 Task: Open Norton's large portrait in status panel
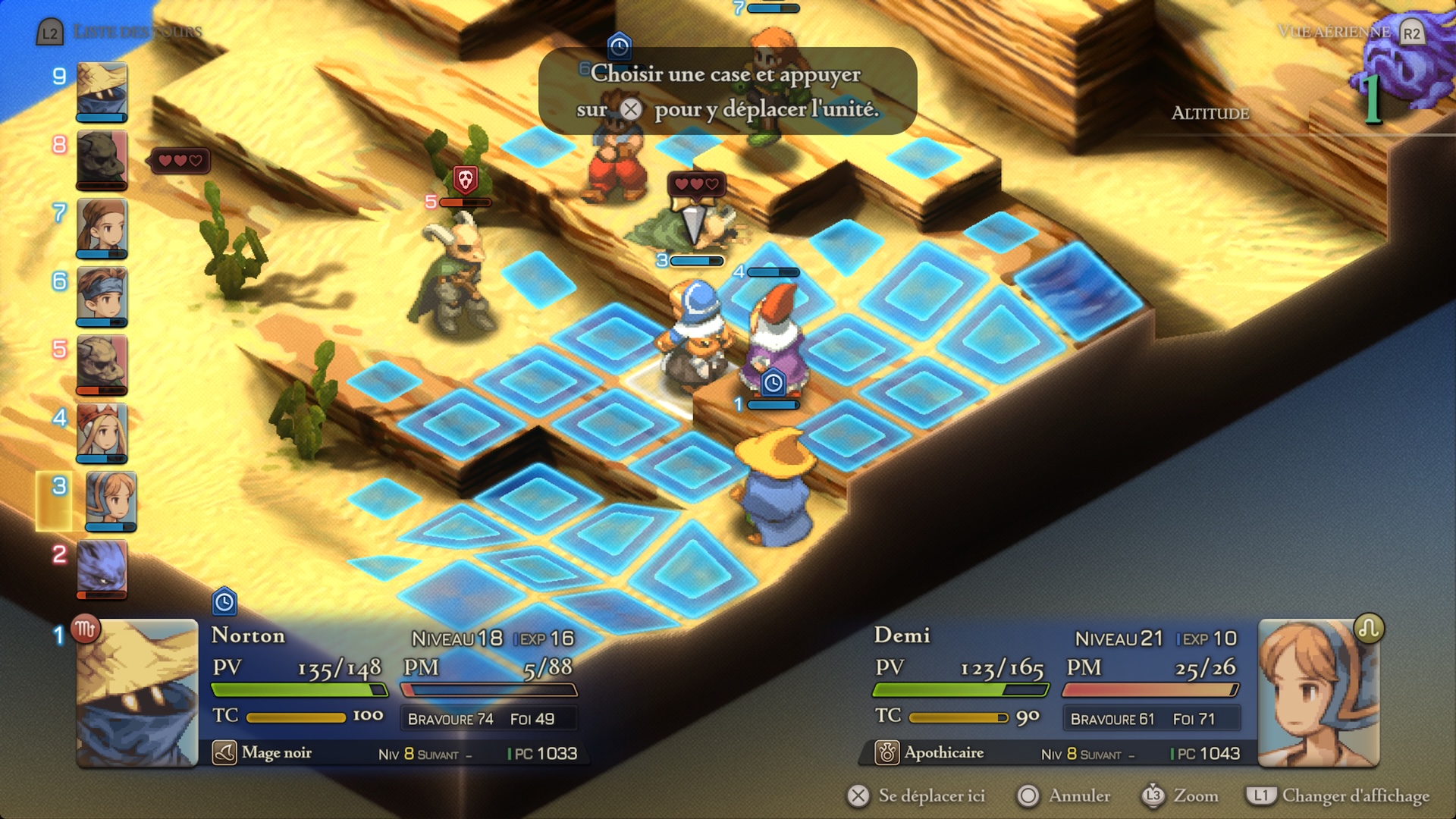point(137,693)
